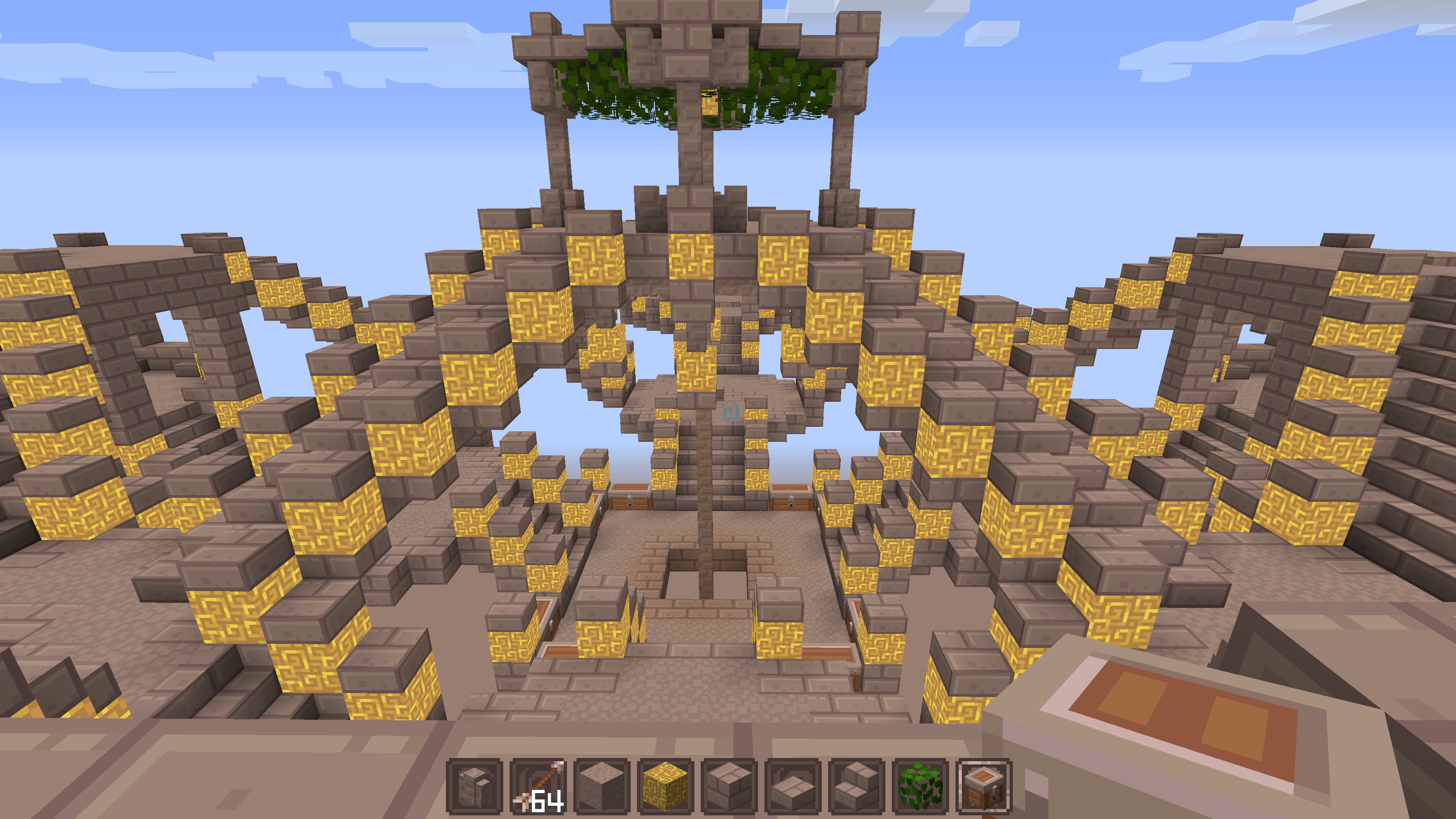Pick the full stone brick block slot
Screen dimensions: 1456x819
pyautogui.click(x=729, y=787)
